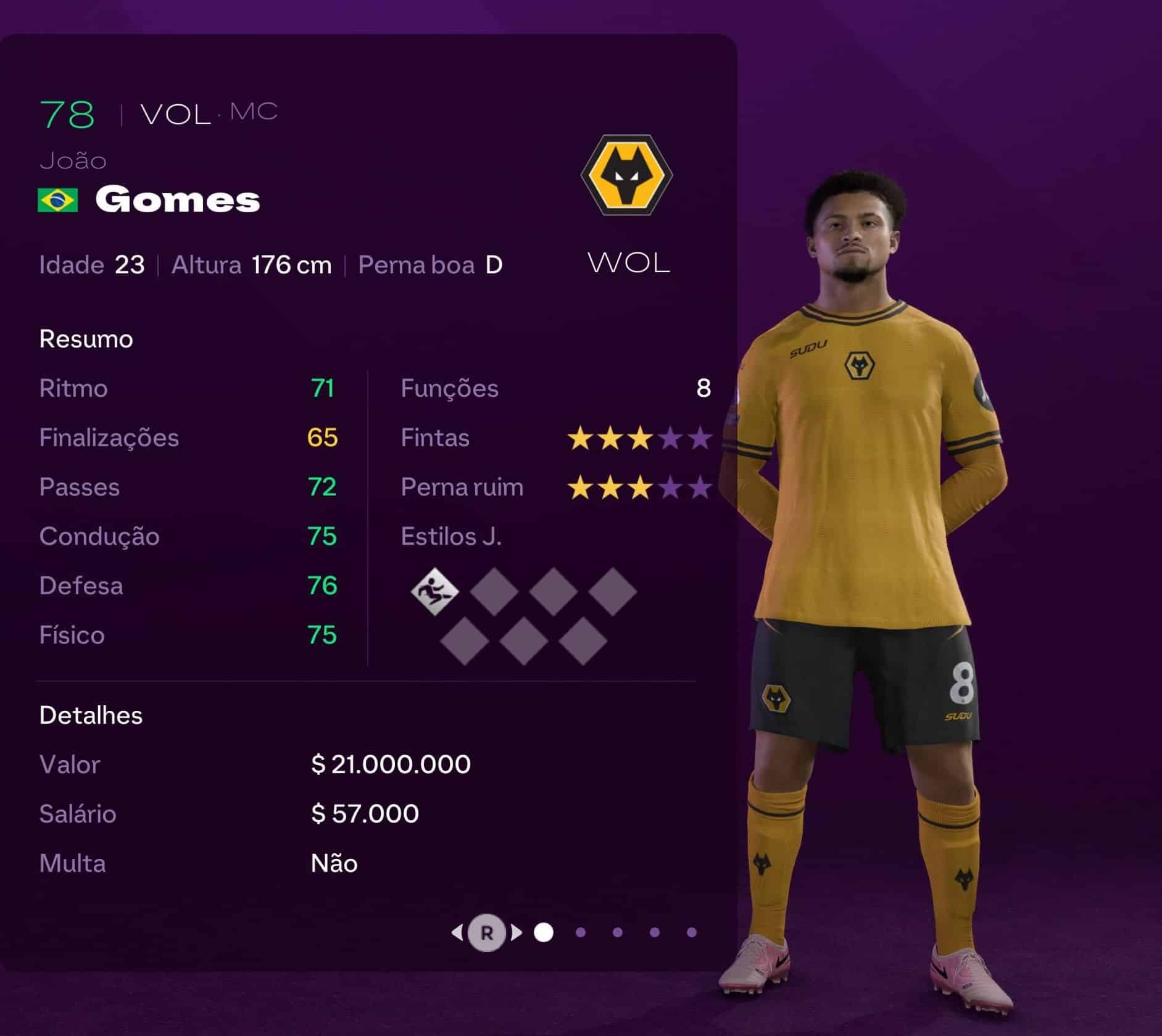Screen dimensions: 1162x1036
Task: Select the third star under Perna ruim
Action: tap(639, 487)
